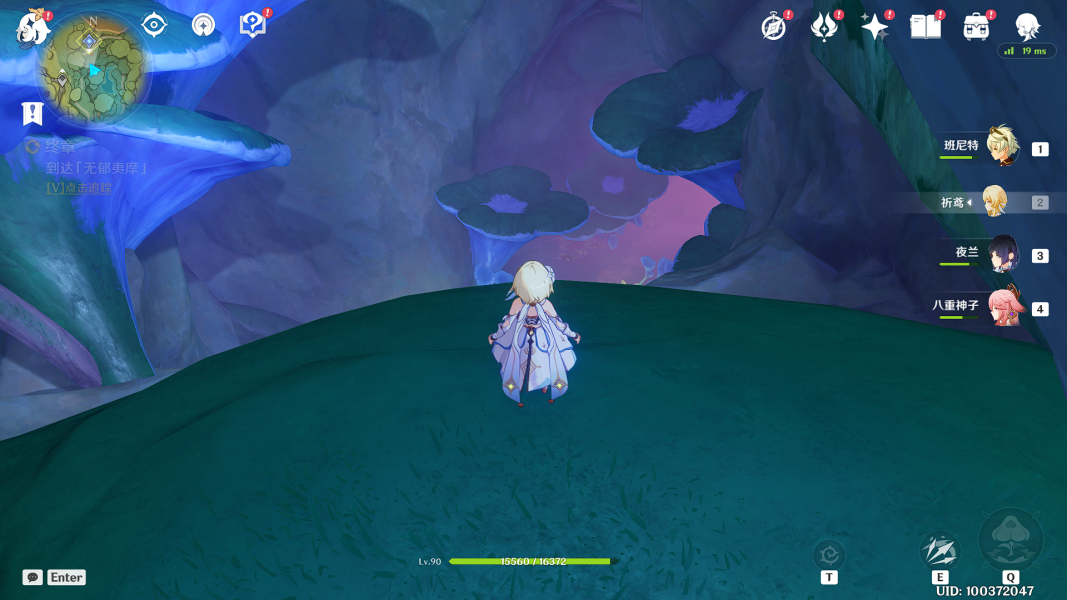Select party member 祈鸢
This screenshot has width=1067, height=600.
[994, 202]
